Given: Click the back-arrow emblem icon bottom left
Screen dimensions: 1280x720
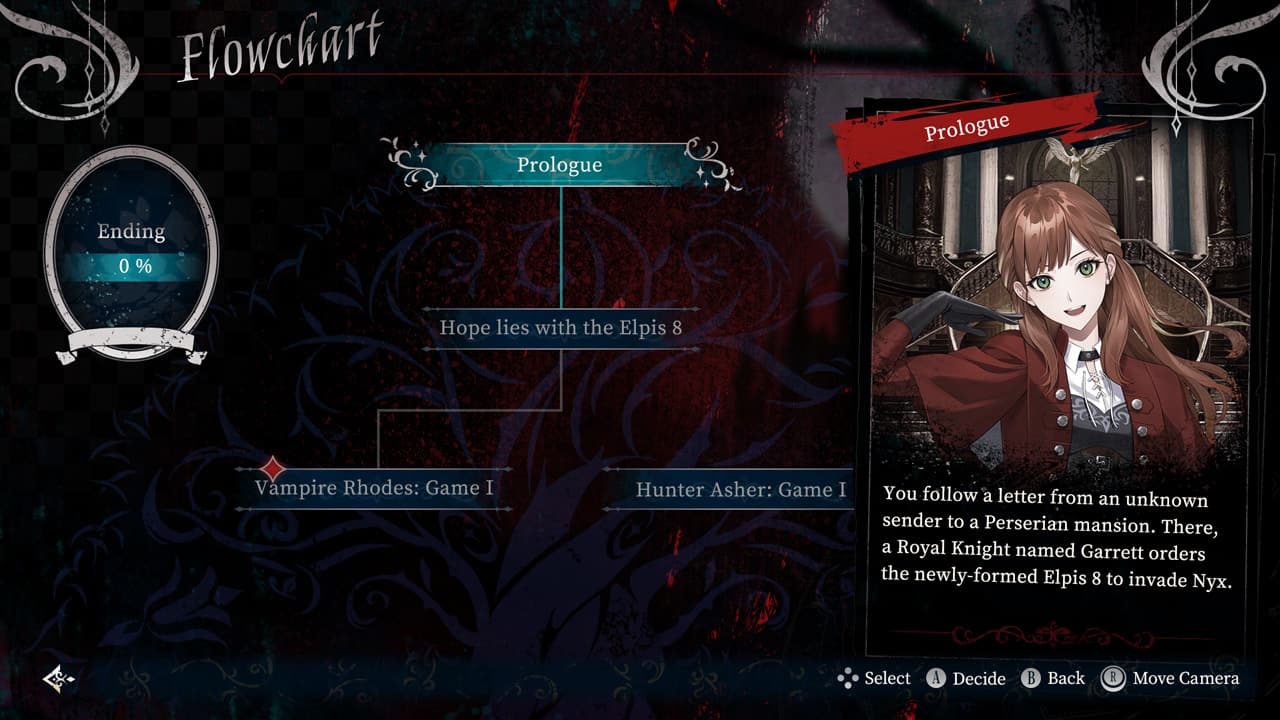Looking at the screenshot, I should (57, 678).
